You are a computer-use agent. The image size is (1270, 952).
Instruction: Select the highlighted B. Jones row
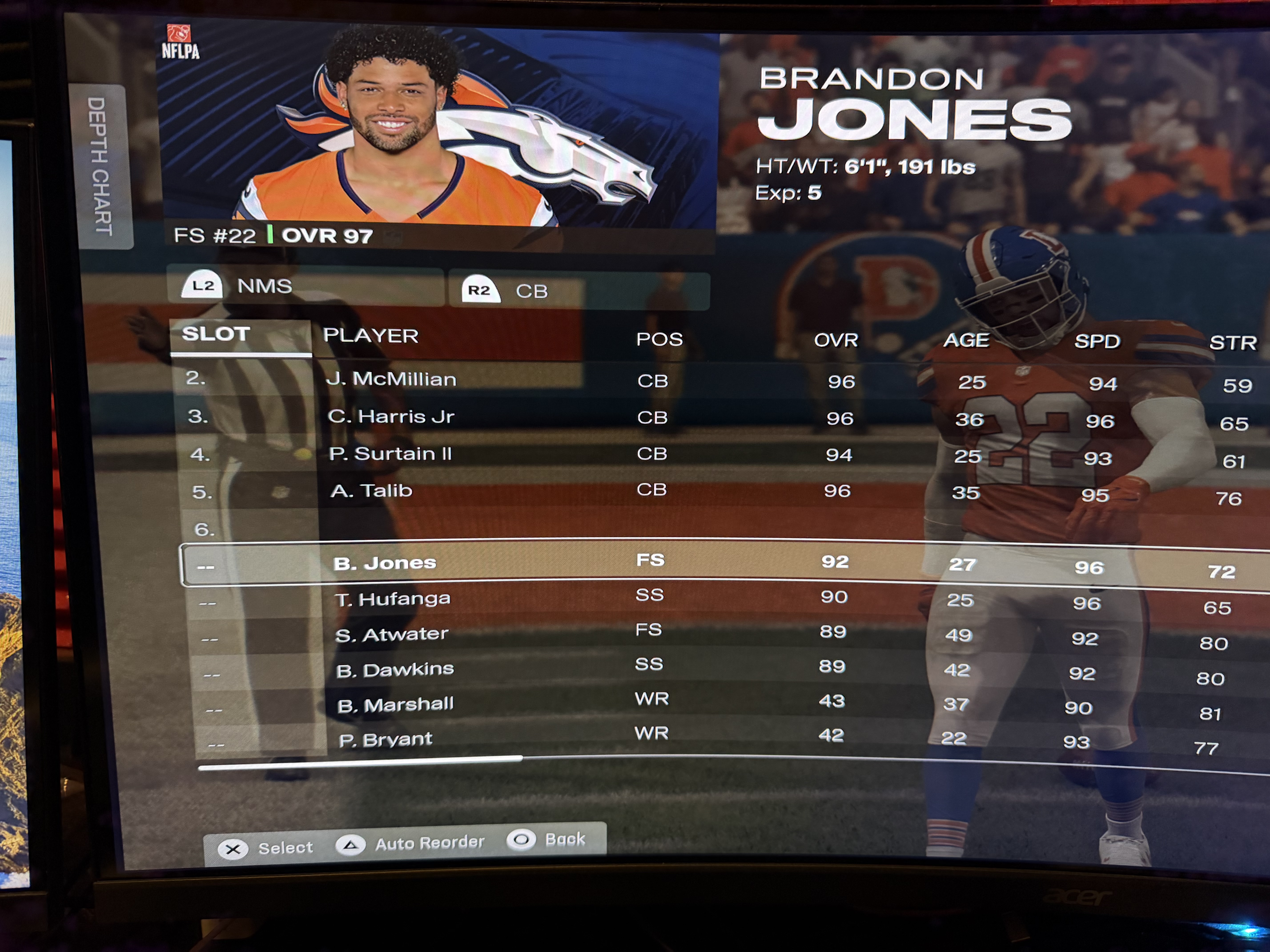385,563
